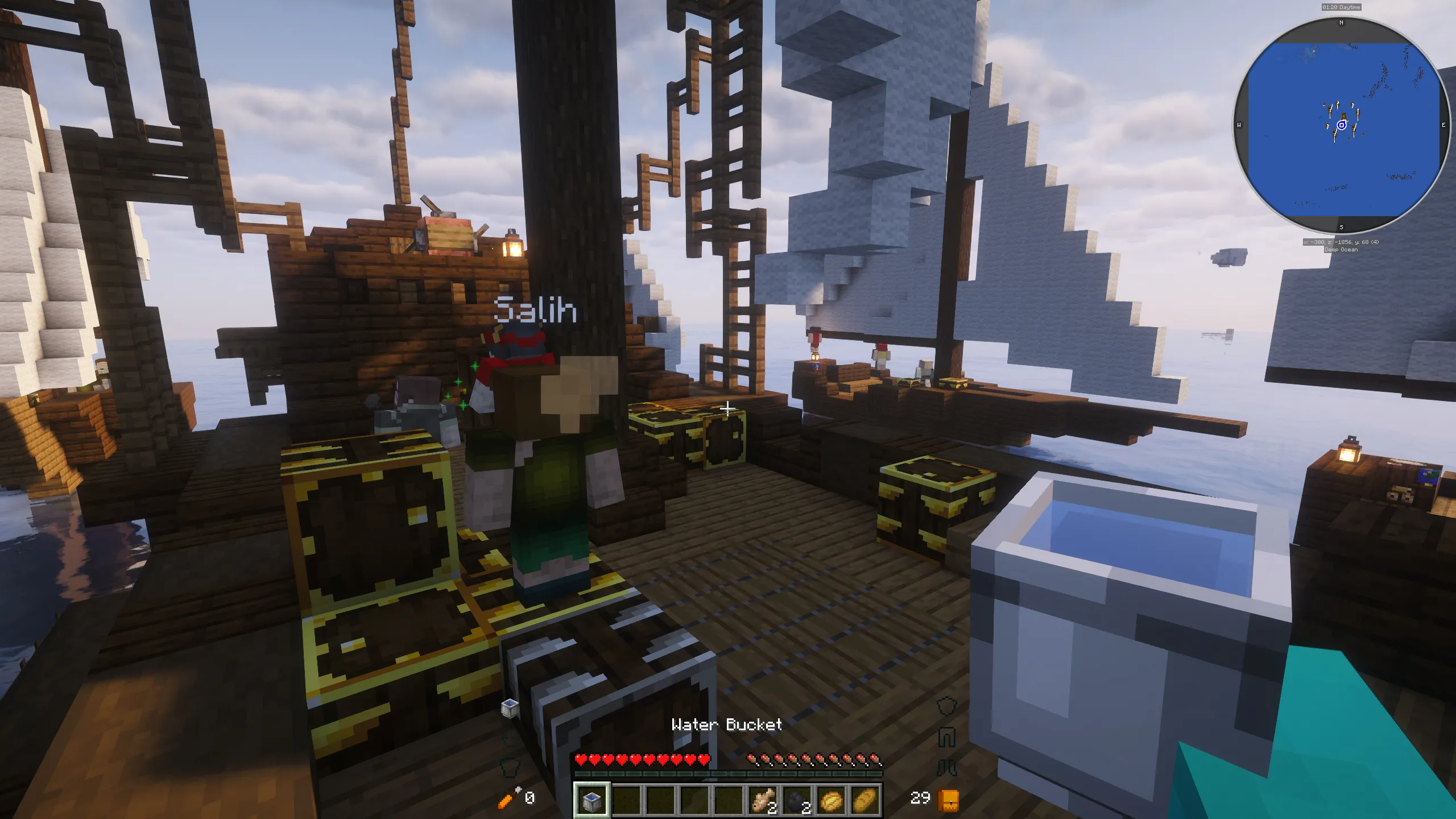Click the Deep Ocean biome label under the minimap

click(1341, 250)
